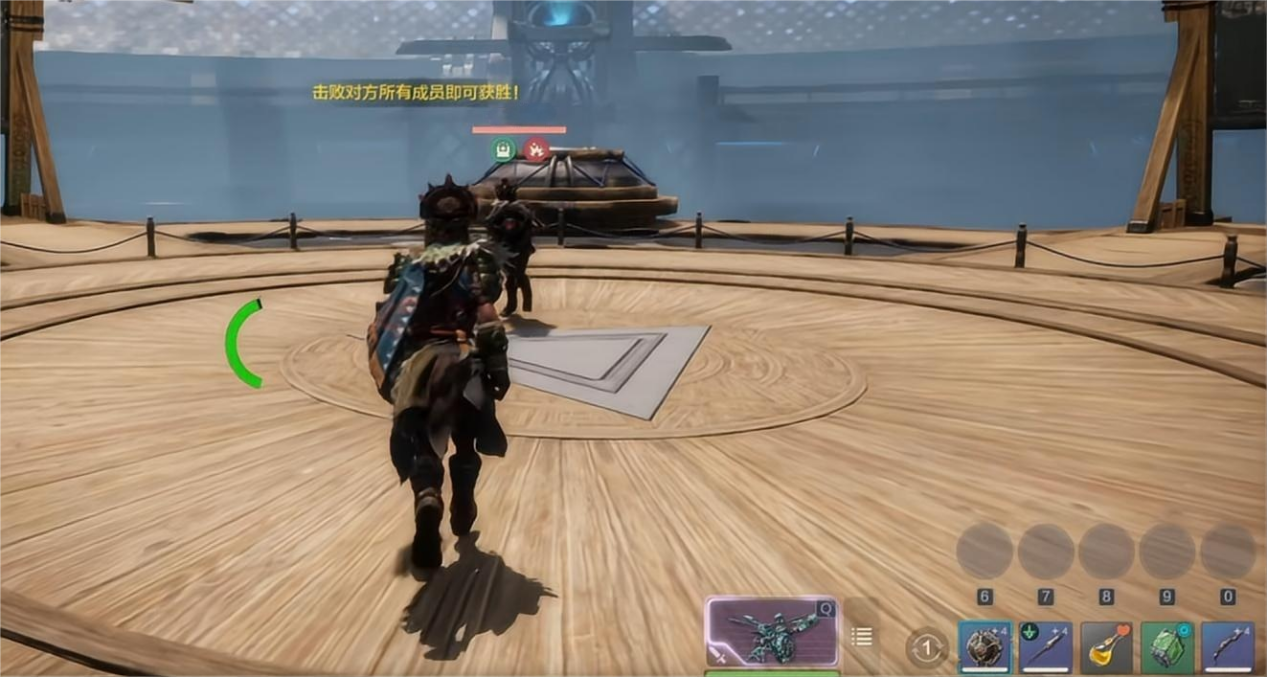
Task: Click the green status icon above the enemy
Action: pos(504,150)
